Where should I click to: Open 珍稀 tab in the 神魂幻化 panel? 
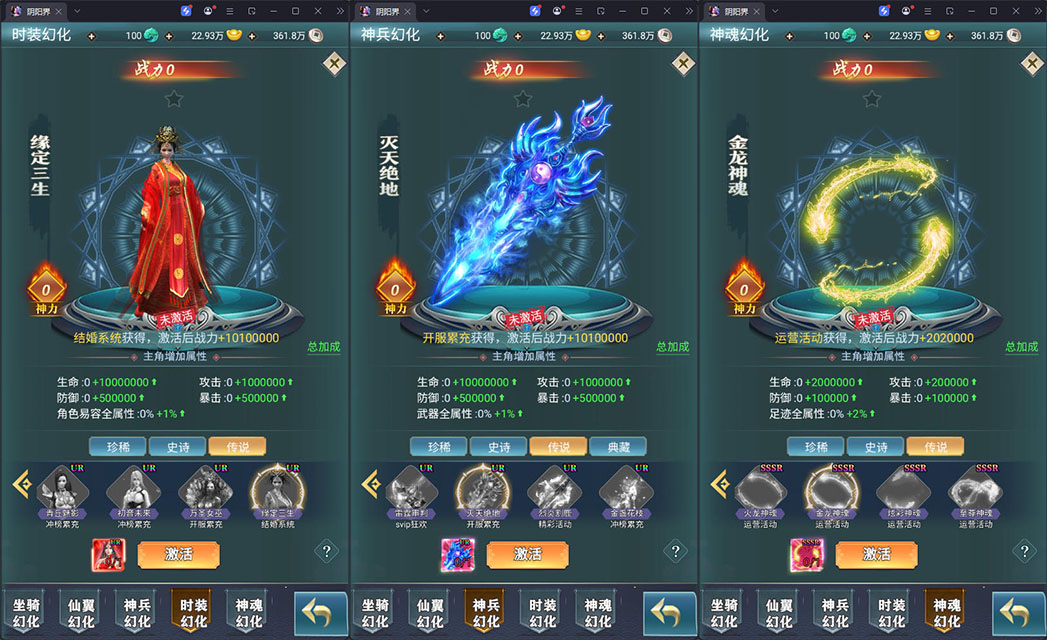click(x=815, y=447)
